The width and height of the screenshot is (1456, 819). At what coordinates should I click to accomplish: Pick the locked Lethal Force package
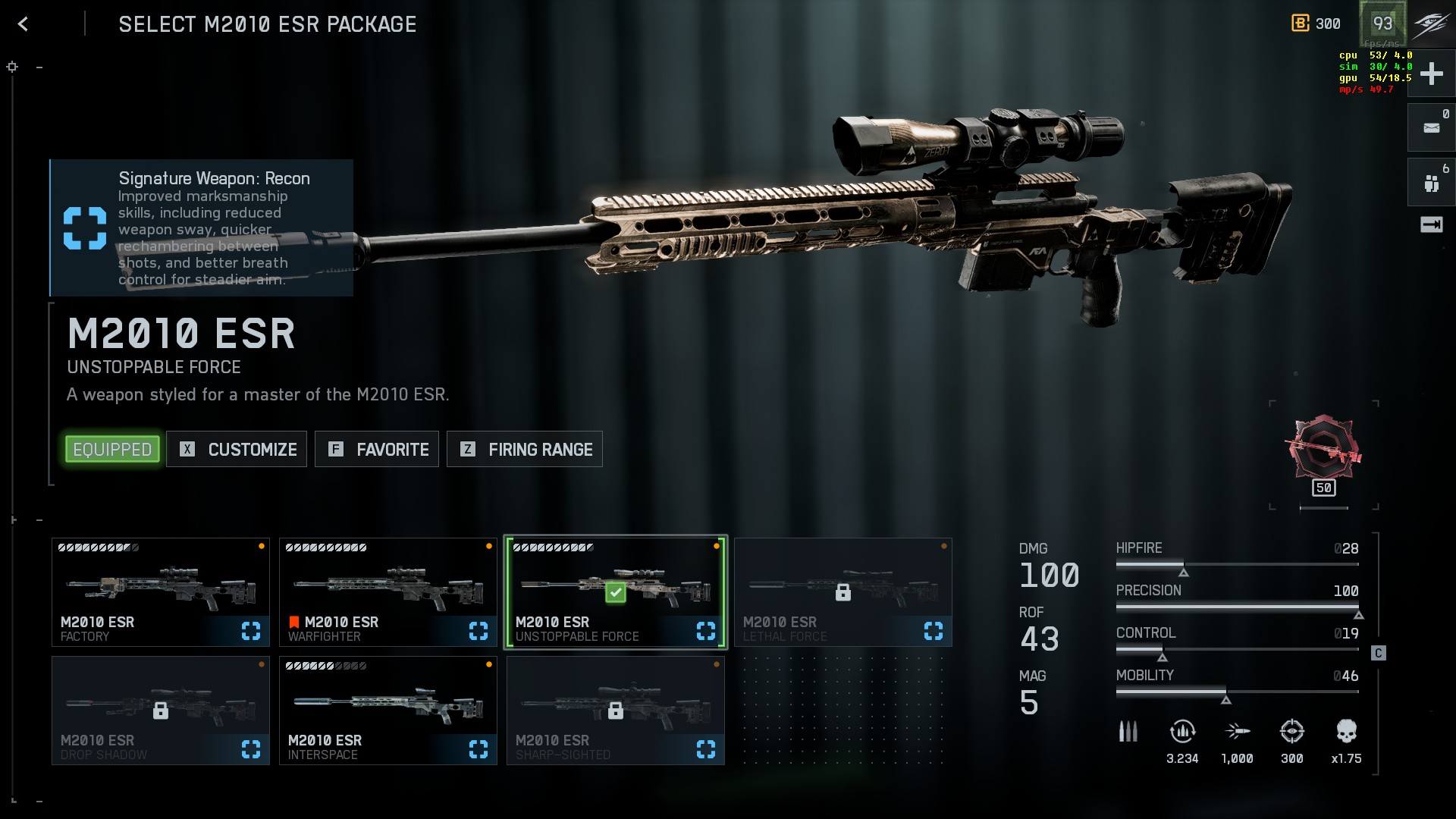(843, 592)
